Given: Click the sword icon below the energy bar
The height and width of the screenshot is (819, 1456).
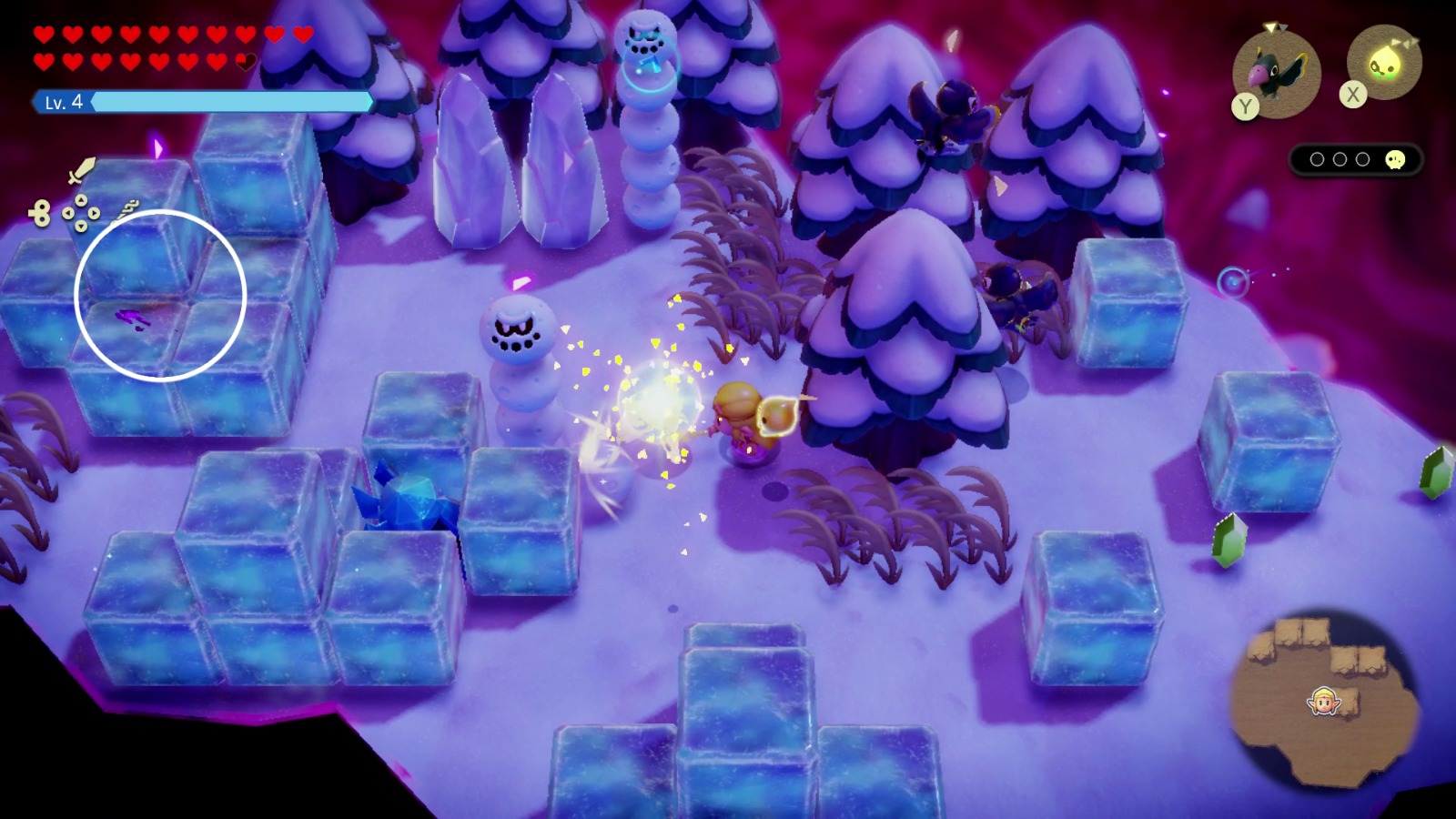Looking at the screenshot, I should point(80,169).
